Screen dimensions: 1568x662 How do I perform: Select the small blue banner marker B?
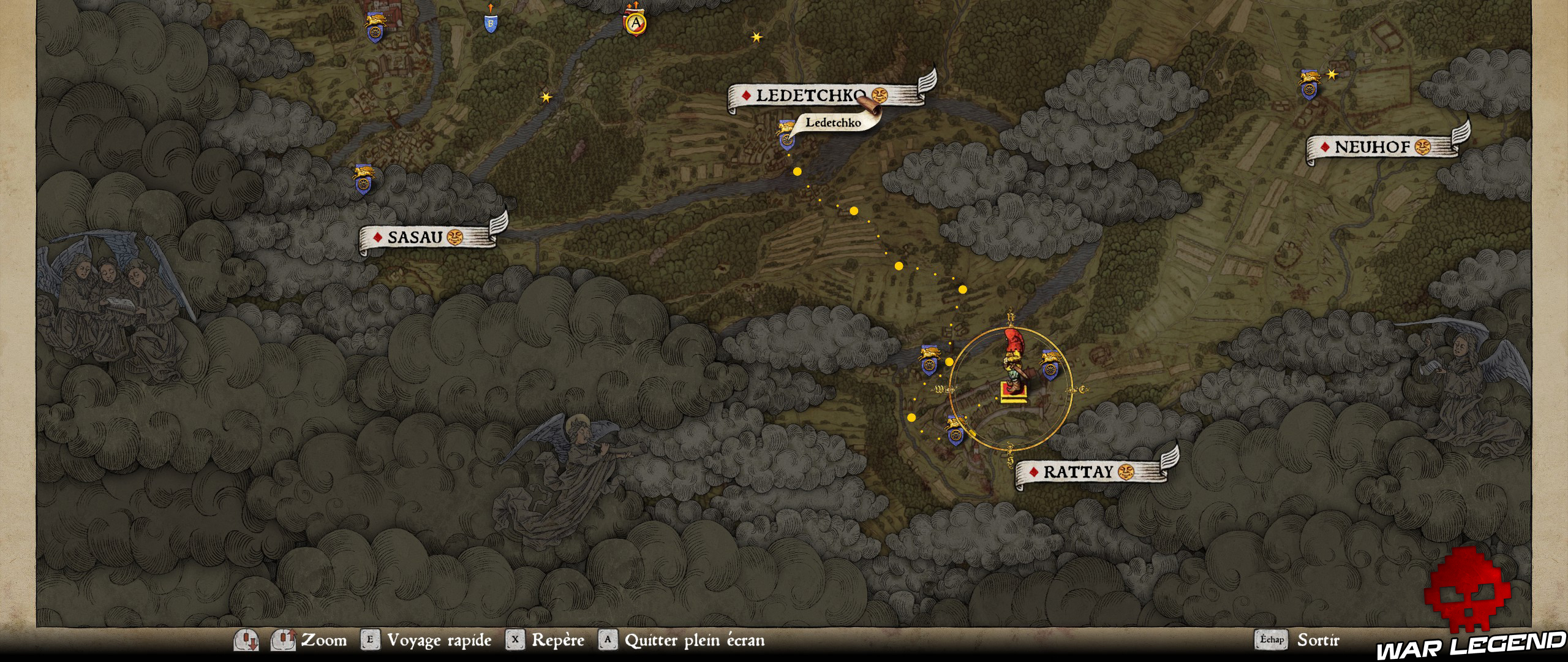490,23
